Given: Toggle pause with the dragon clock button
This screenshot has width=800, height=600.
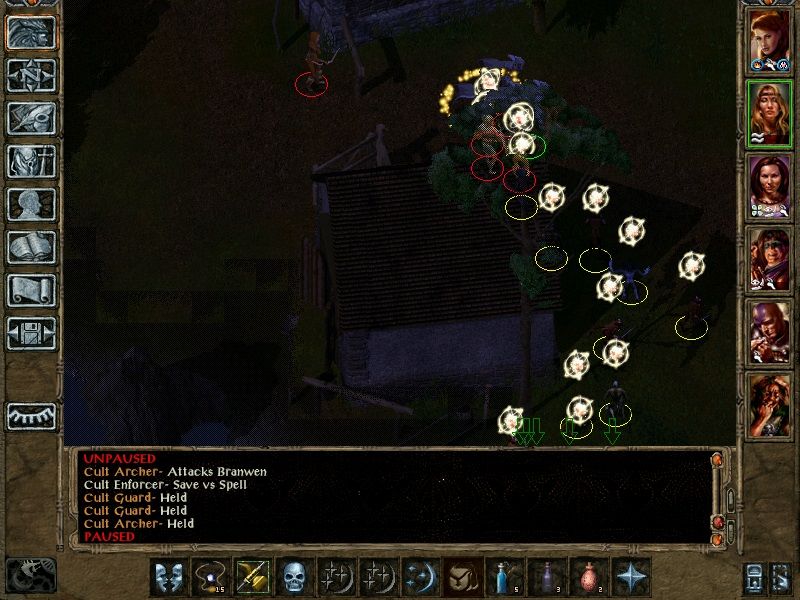Looking at the screenshot, I should (30, 575).
